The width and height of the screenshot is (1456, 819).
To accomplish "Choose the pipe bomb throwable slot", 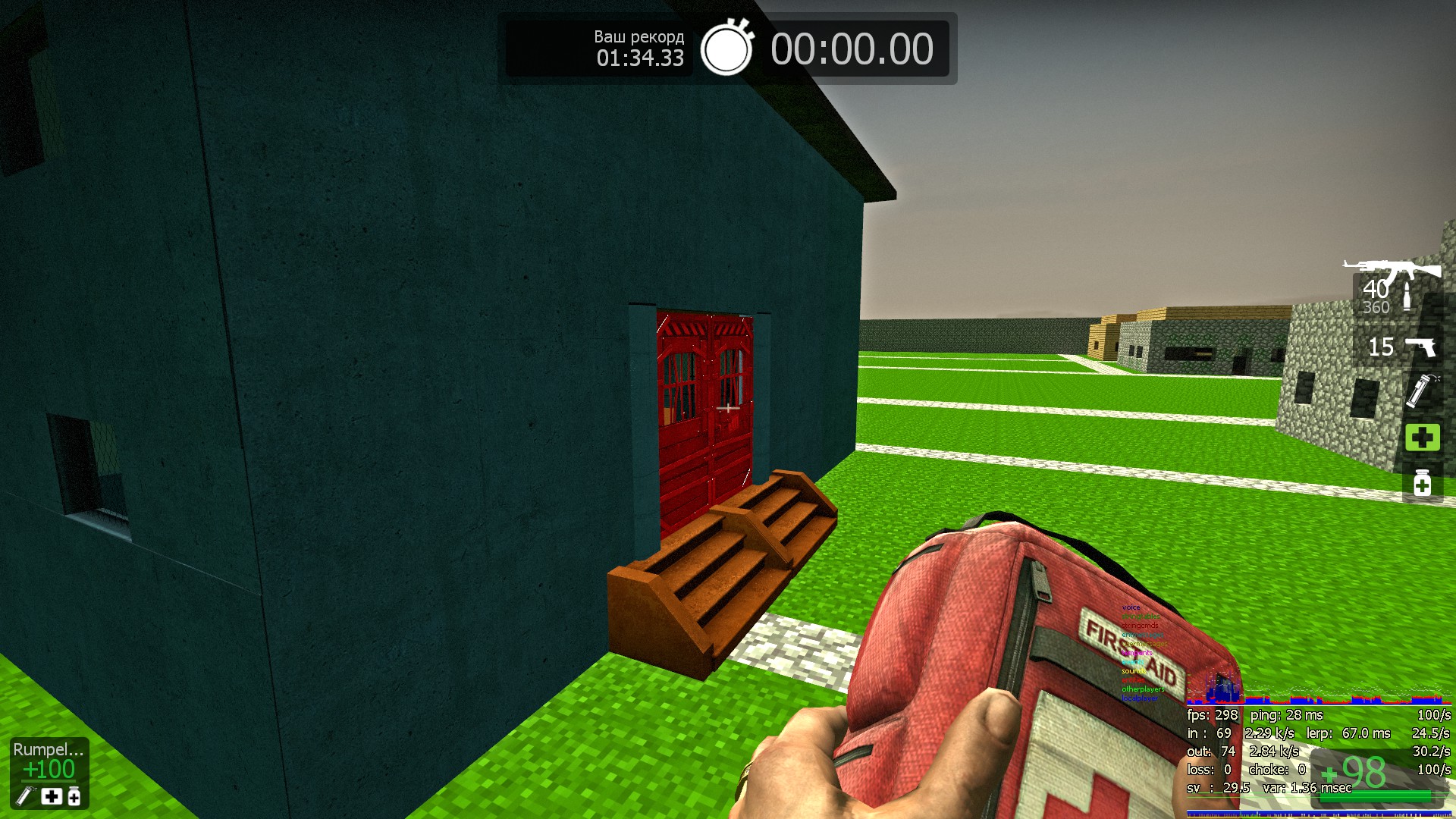I will click(x=1421, y=391).
